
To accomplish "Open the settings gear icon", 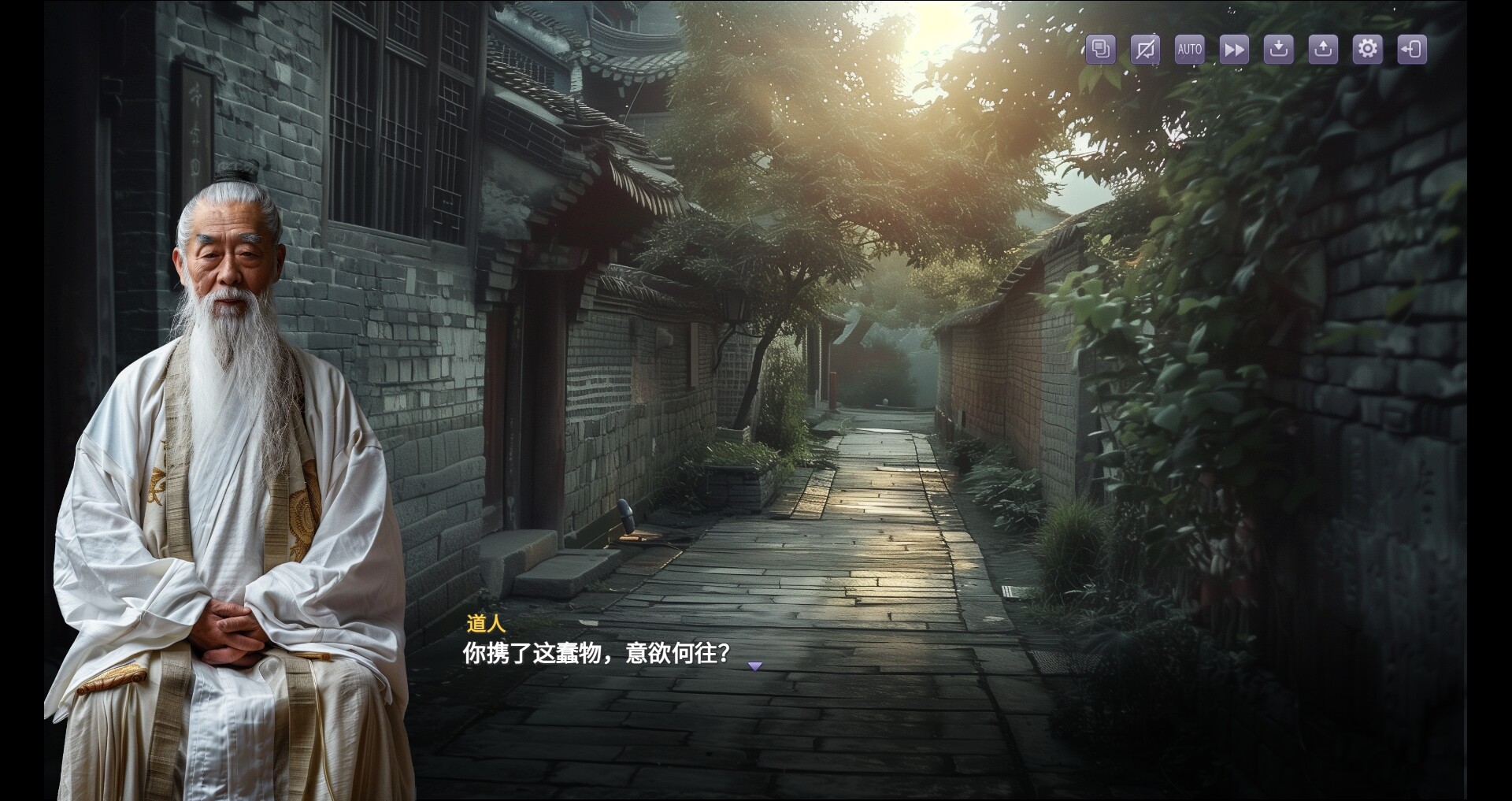I will click(1368, 49).
